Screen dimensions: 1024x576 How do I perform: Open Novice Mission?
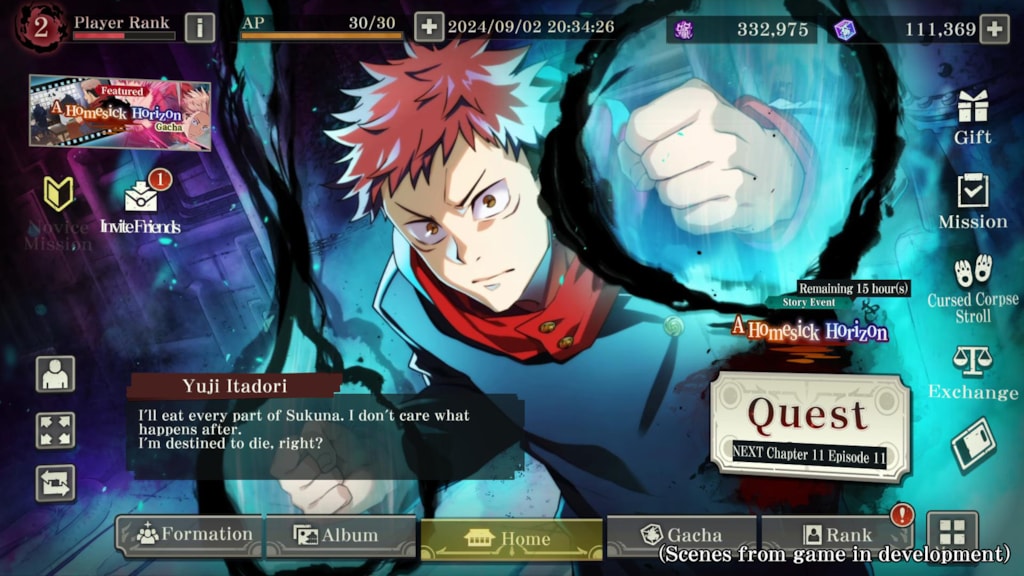[x=58, y=210]
